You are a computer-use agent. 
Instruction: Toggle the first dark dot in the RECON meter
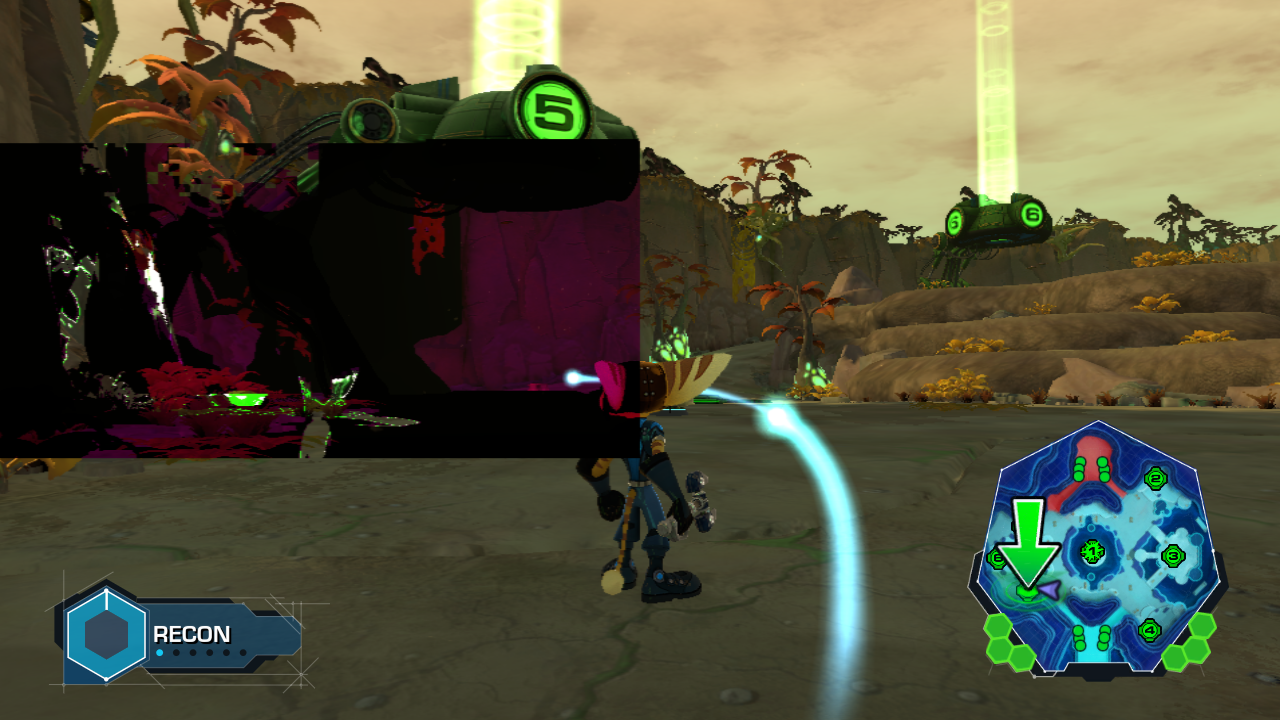tap(176, 652)
